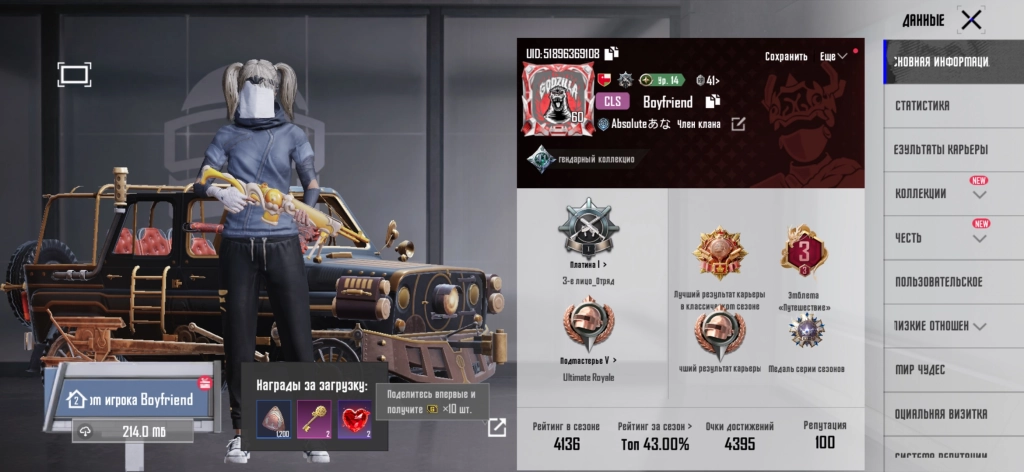Viewport: 1024px width, 472px height.
Task: Copy the player UID
Action: [612, 53]
